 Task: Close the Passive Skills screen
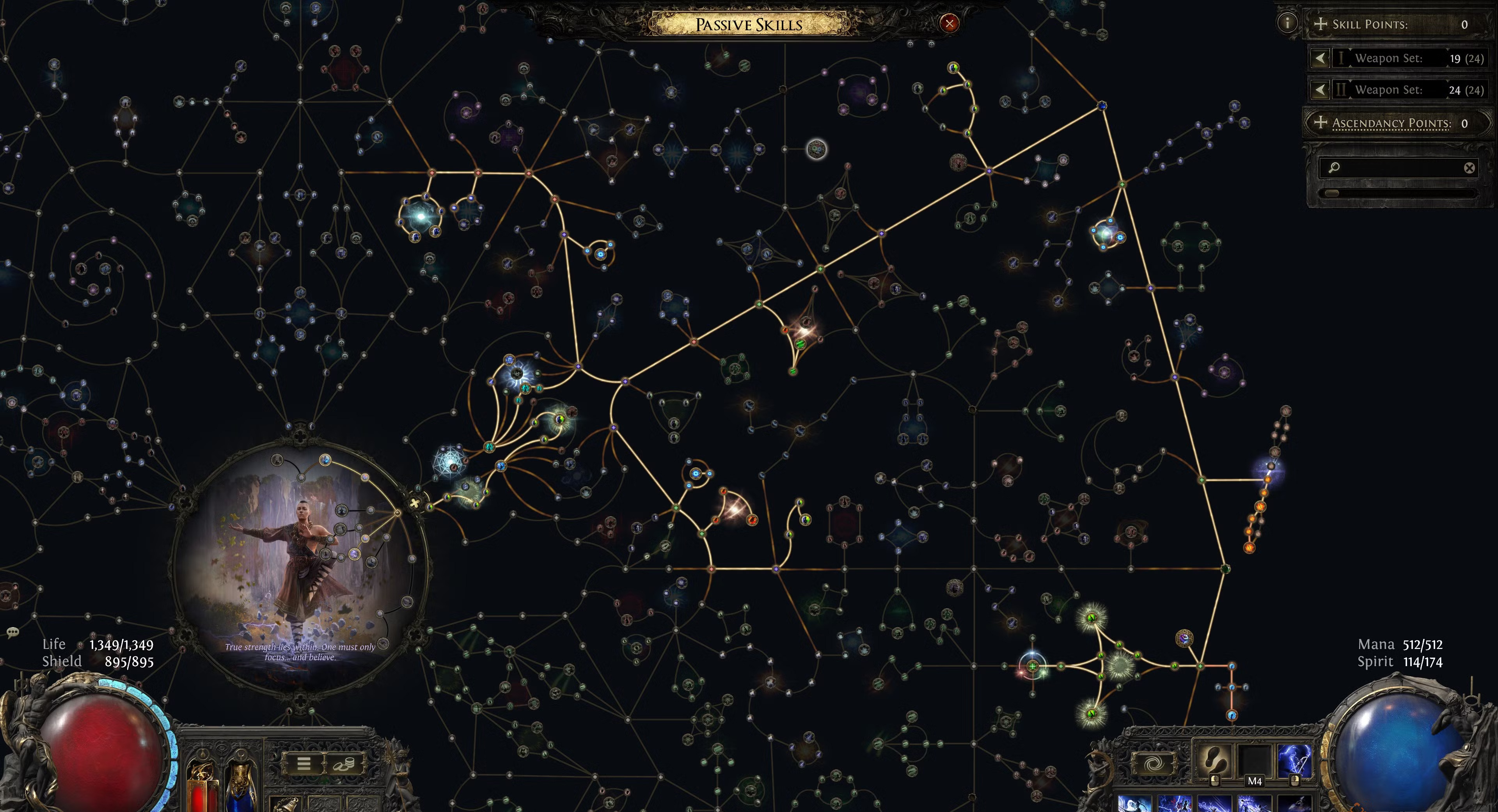pos(949,23)
